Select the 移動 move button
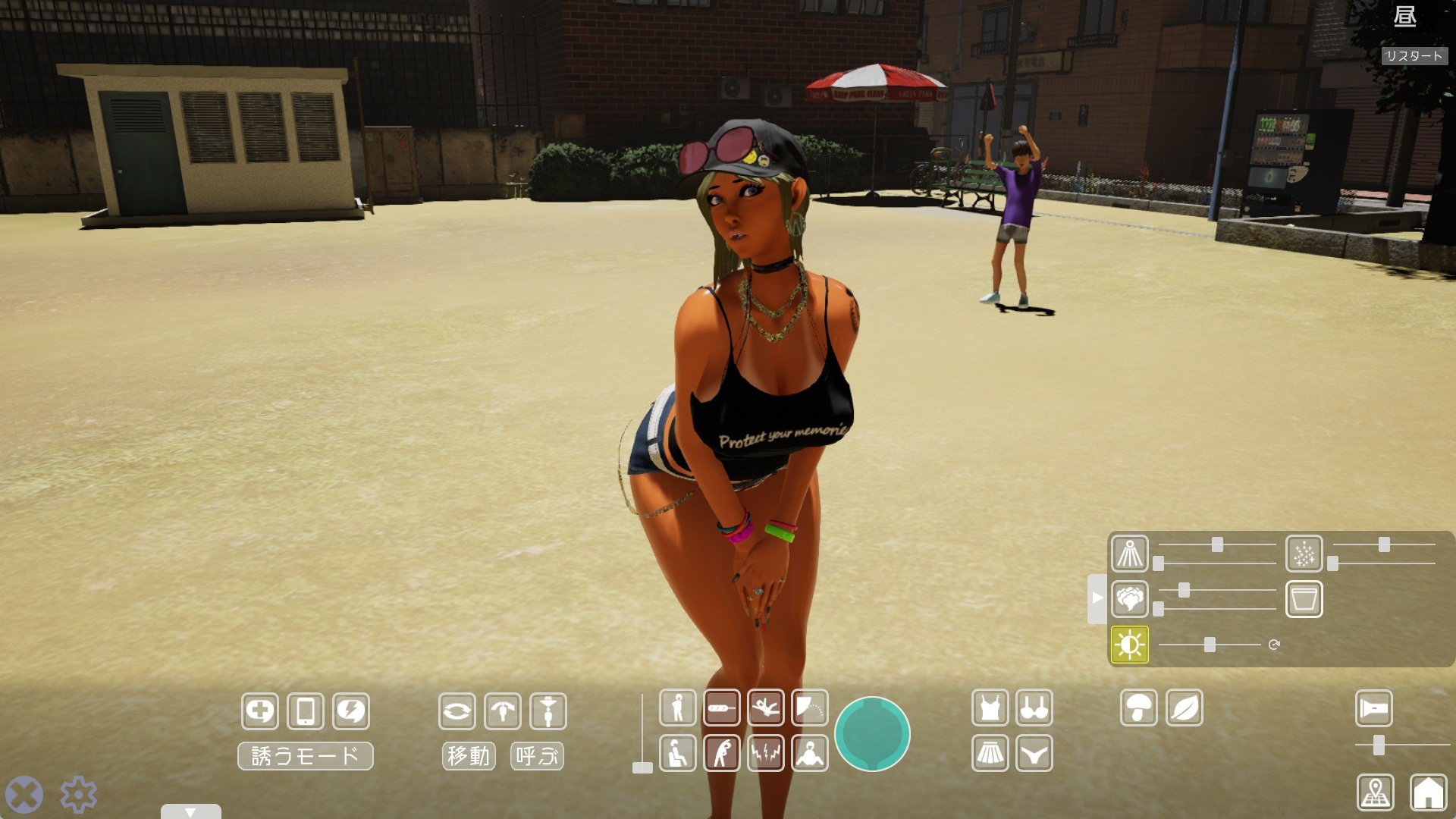The width and height of the screenshot is (1456, 819). point(468,756)
